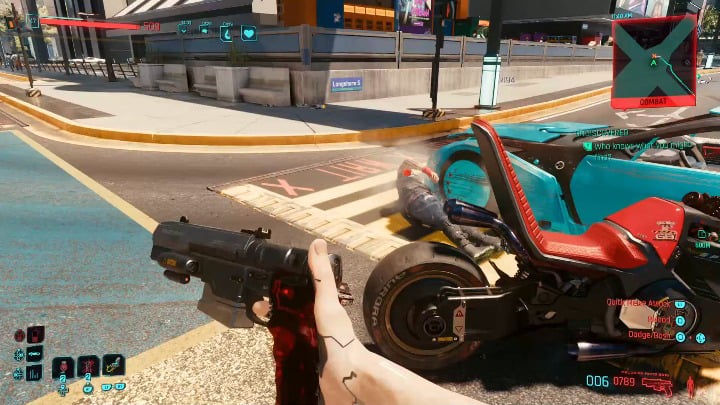Activate the red cyberware quick slot
This screenshot has height=405, width=720.
[88, 367]
